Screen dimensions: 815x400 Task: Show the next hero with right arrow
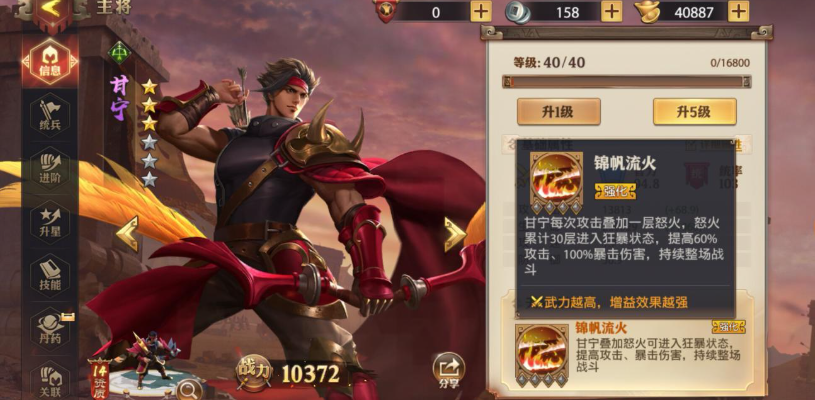454,233
